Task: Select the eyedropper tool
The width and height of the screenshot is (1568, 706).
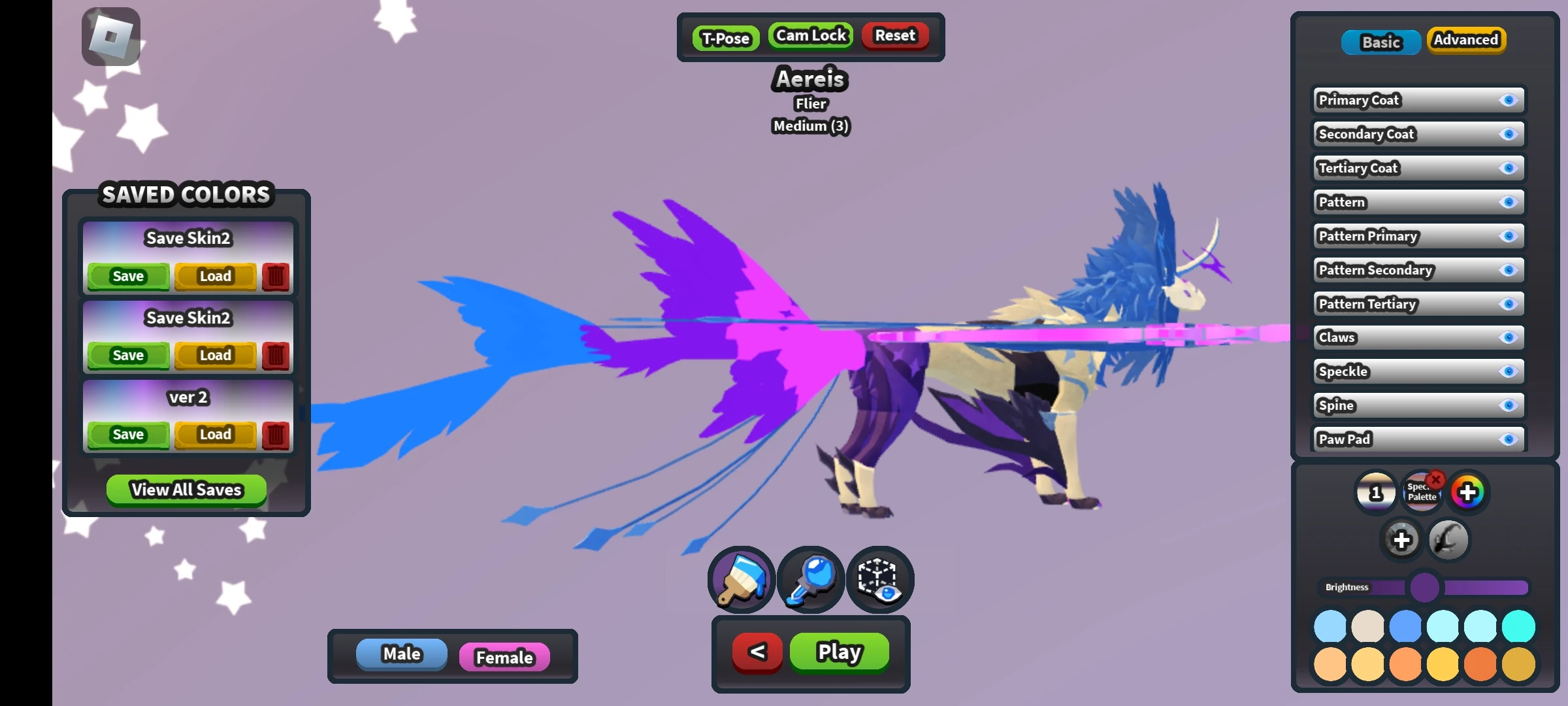Action: click(x=810, y=579)
